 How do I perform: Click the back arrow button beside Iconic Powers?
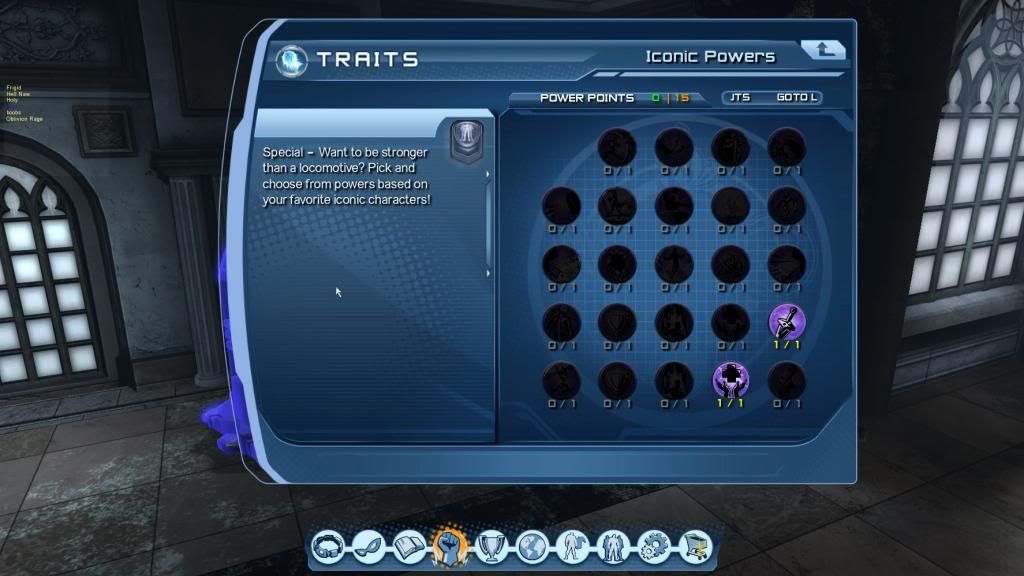click(823, 50)
